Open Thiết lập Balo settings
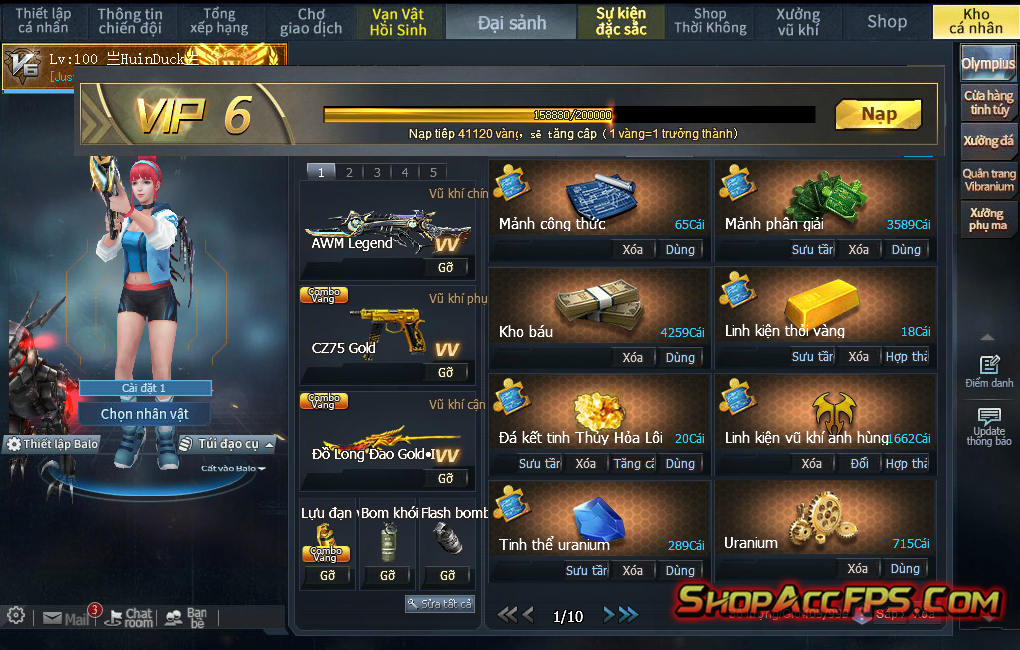 tap(53, 444)
